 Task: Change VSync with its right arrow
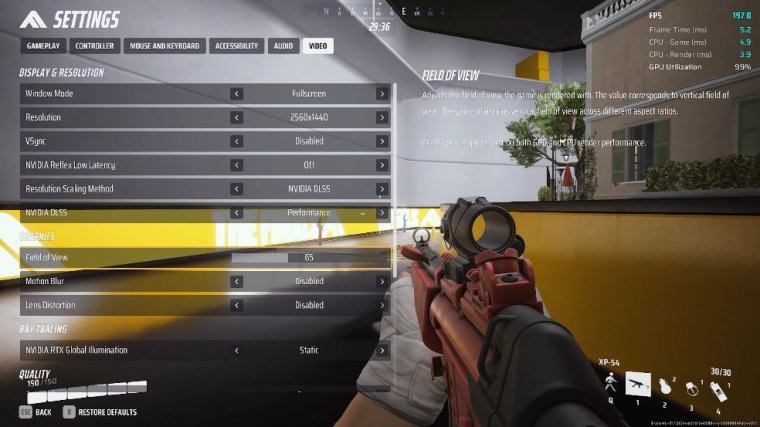pos(382,141)
